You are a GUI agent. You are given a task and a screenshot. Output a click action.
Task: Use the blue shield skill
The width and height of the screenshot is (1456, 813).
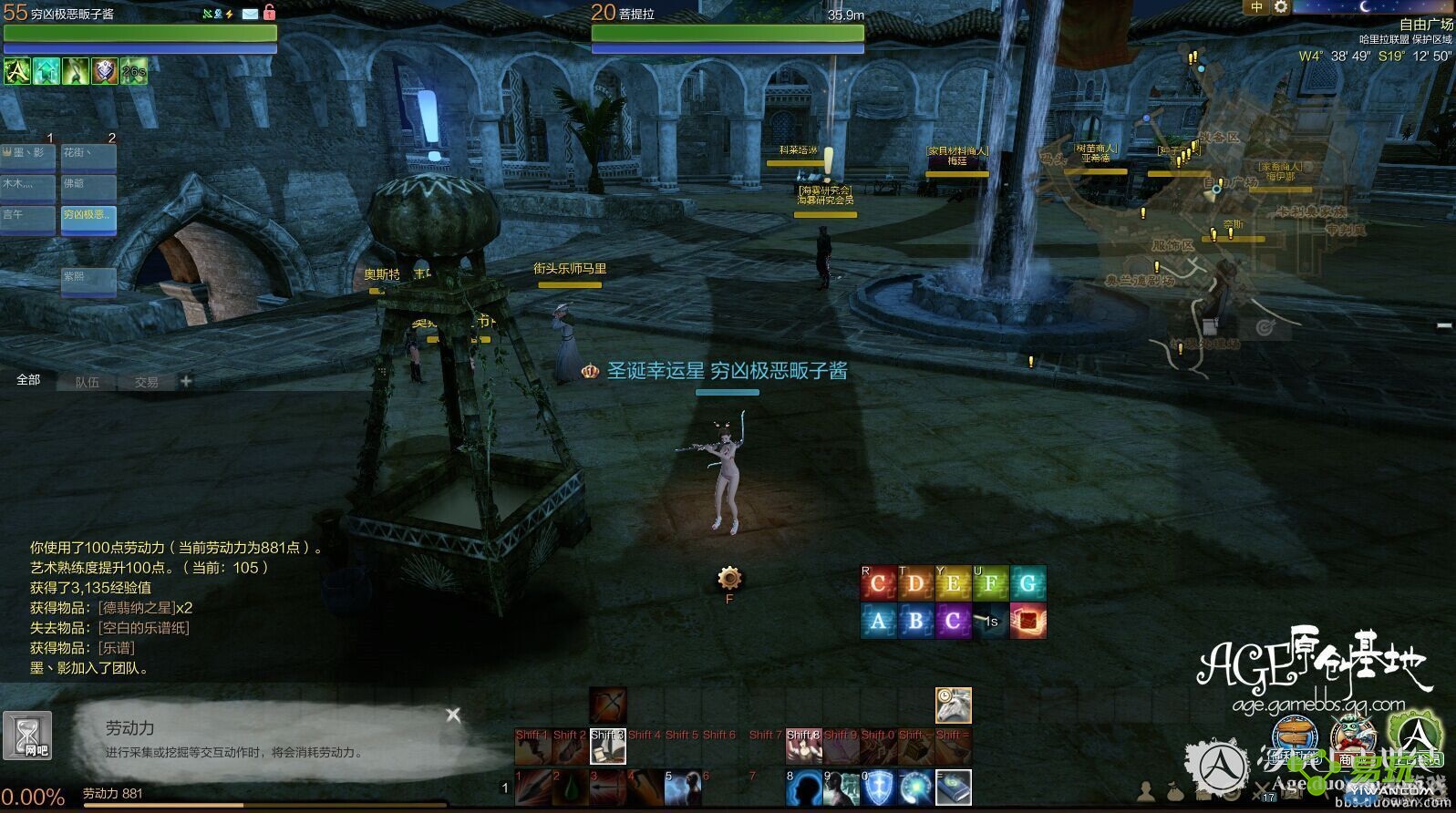coord(879,788)
